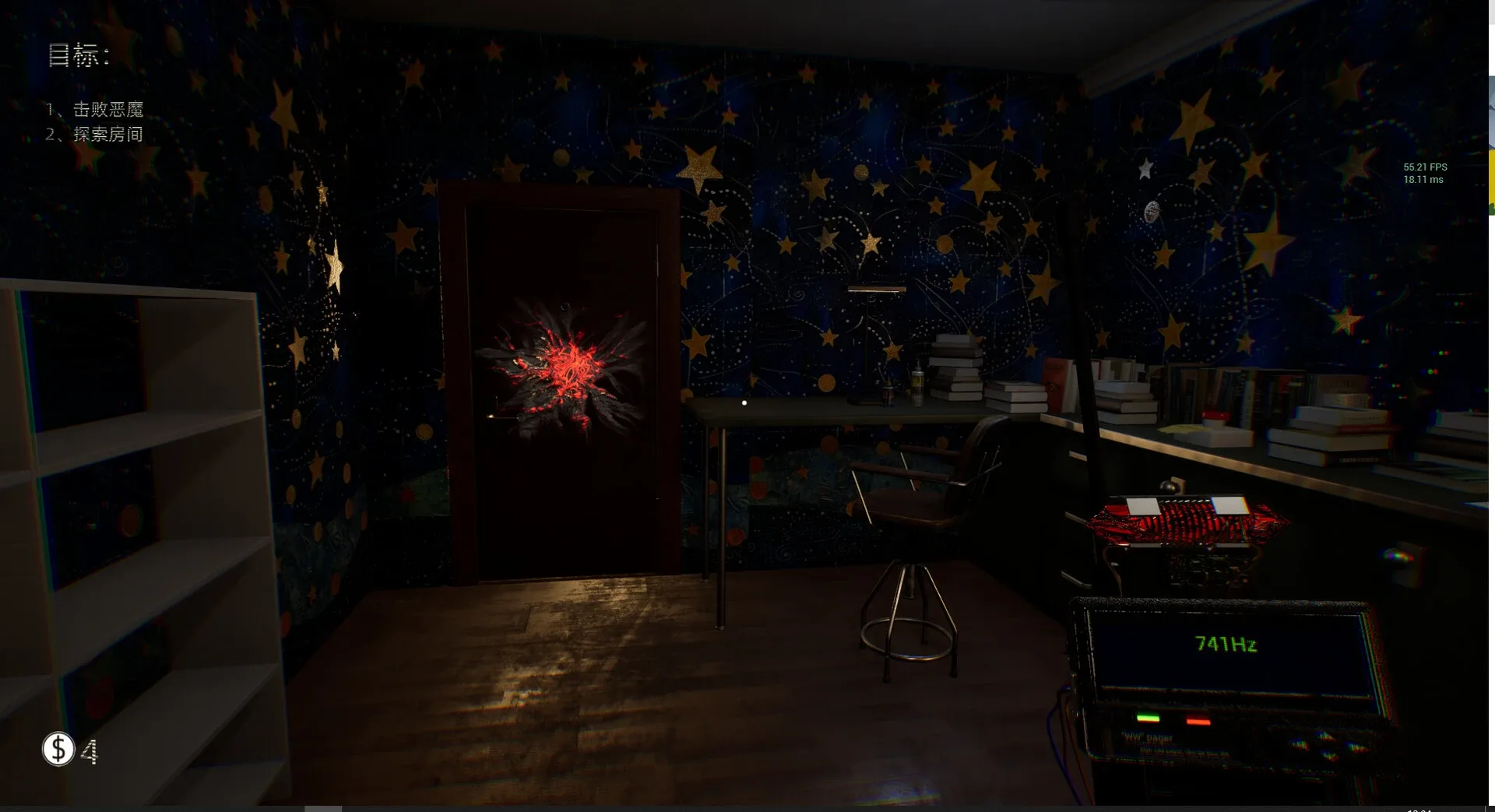Toggle the green indicator light on the pager
1495x812 pixels.
[1149, 718]
